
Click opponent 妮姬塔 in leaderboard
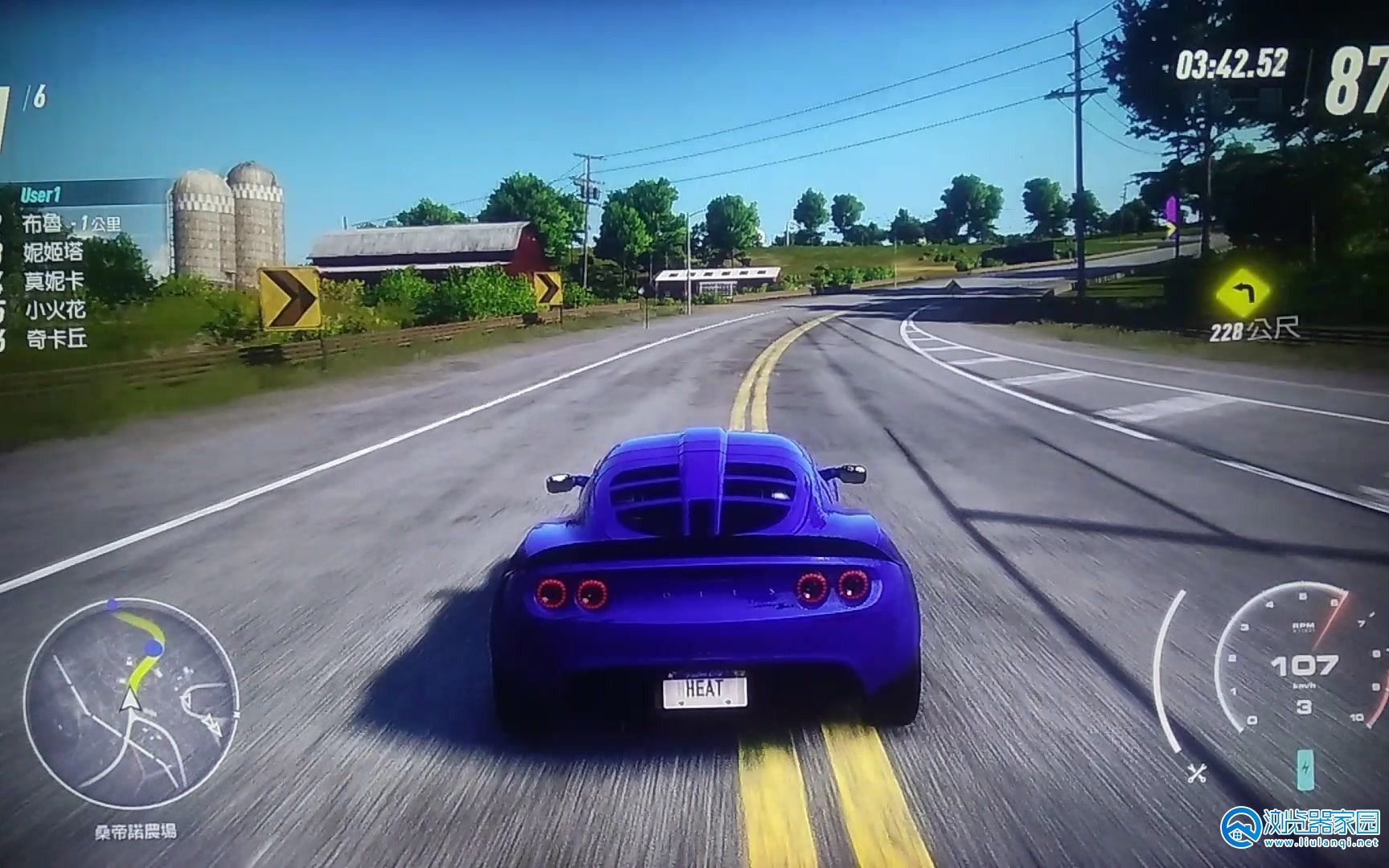tap(54, 252)
